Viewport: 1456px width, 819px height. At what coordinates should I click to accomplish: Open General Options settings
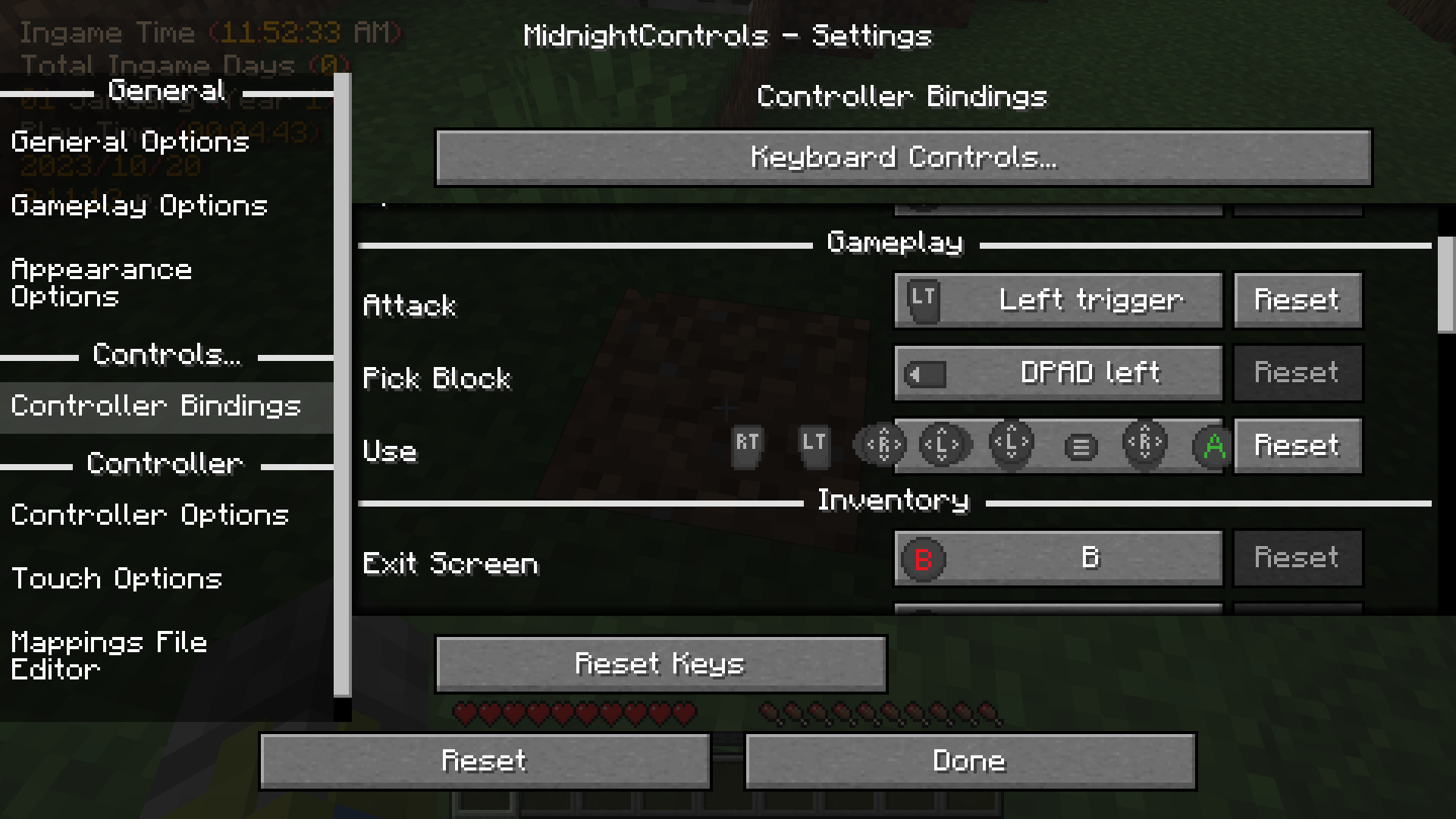point(129,143)
